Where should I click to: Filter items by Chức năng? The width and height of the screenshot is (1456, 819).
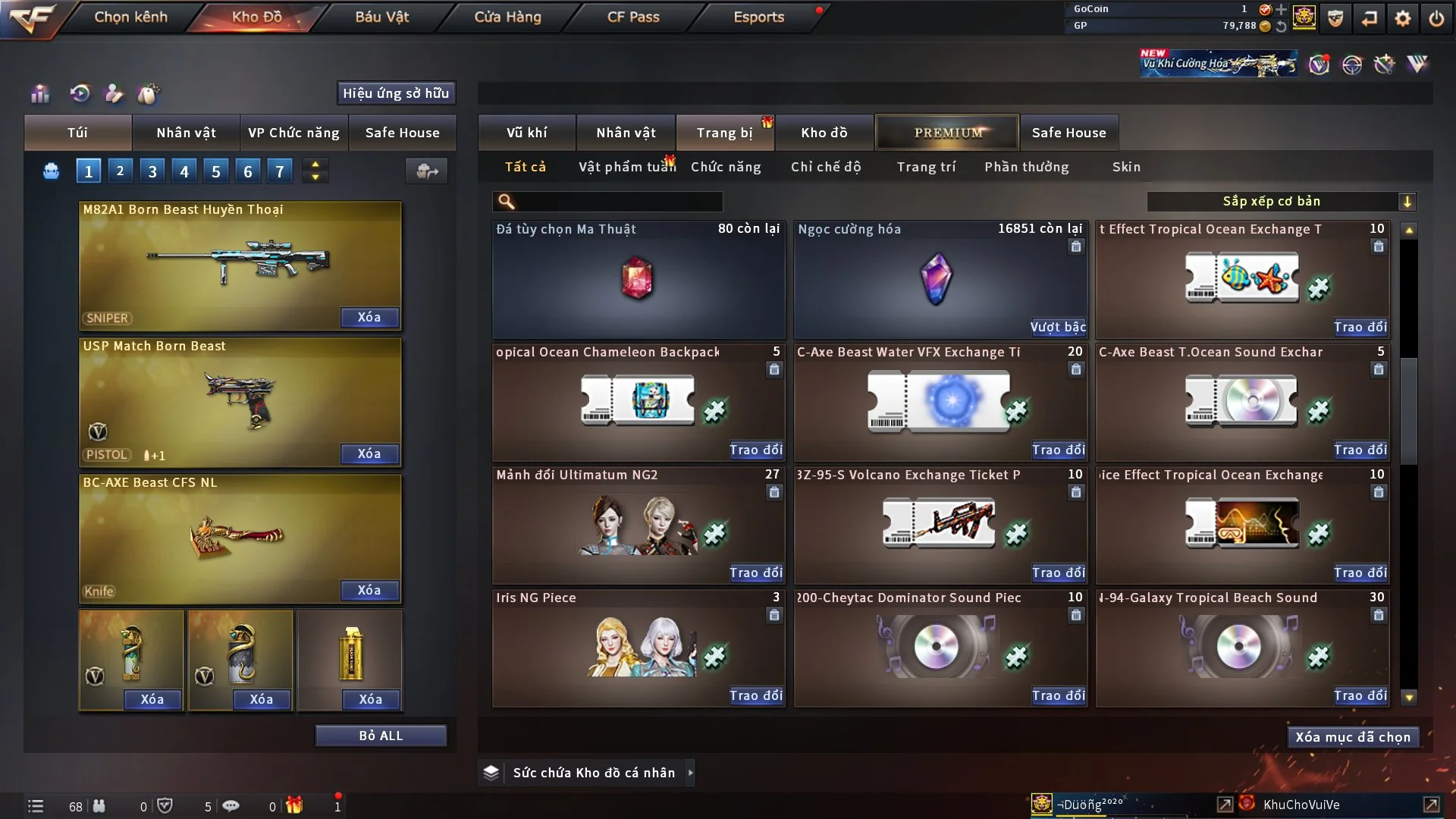coord(726,167)
